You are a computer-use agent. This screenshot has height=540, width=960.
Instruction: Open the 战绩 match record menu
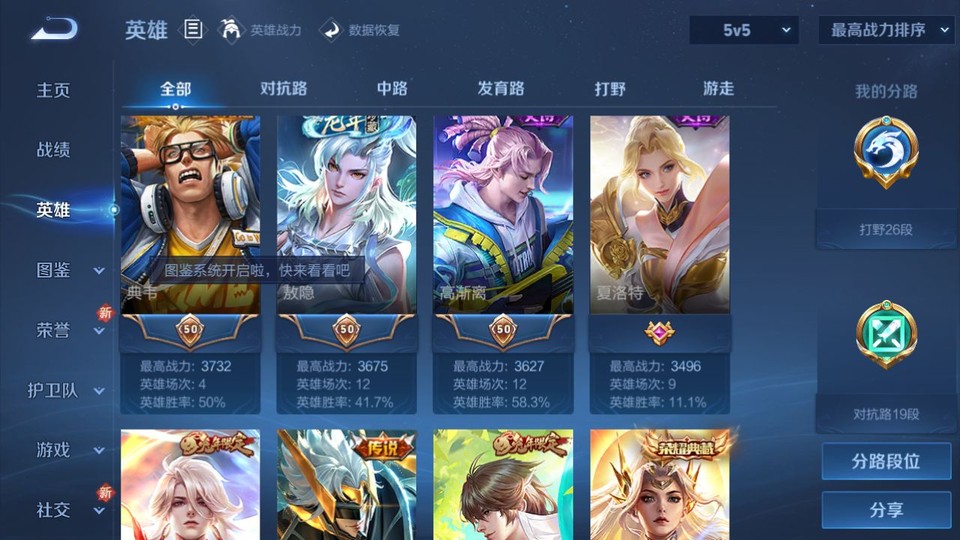click(54, 150)
